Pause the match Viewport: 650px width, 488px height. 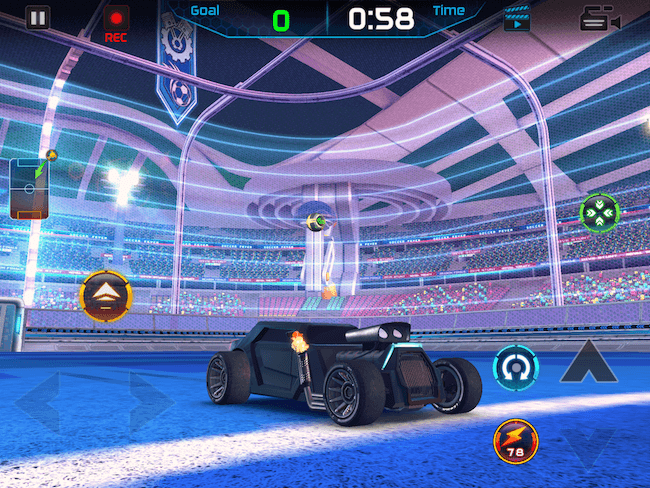pyautogui.click(x=37, y=17)
